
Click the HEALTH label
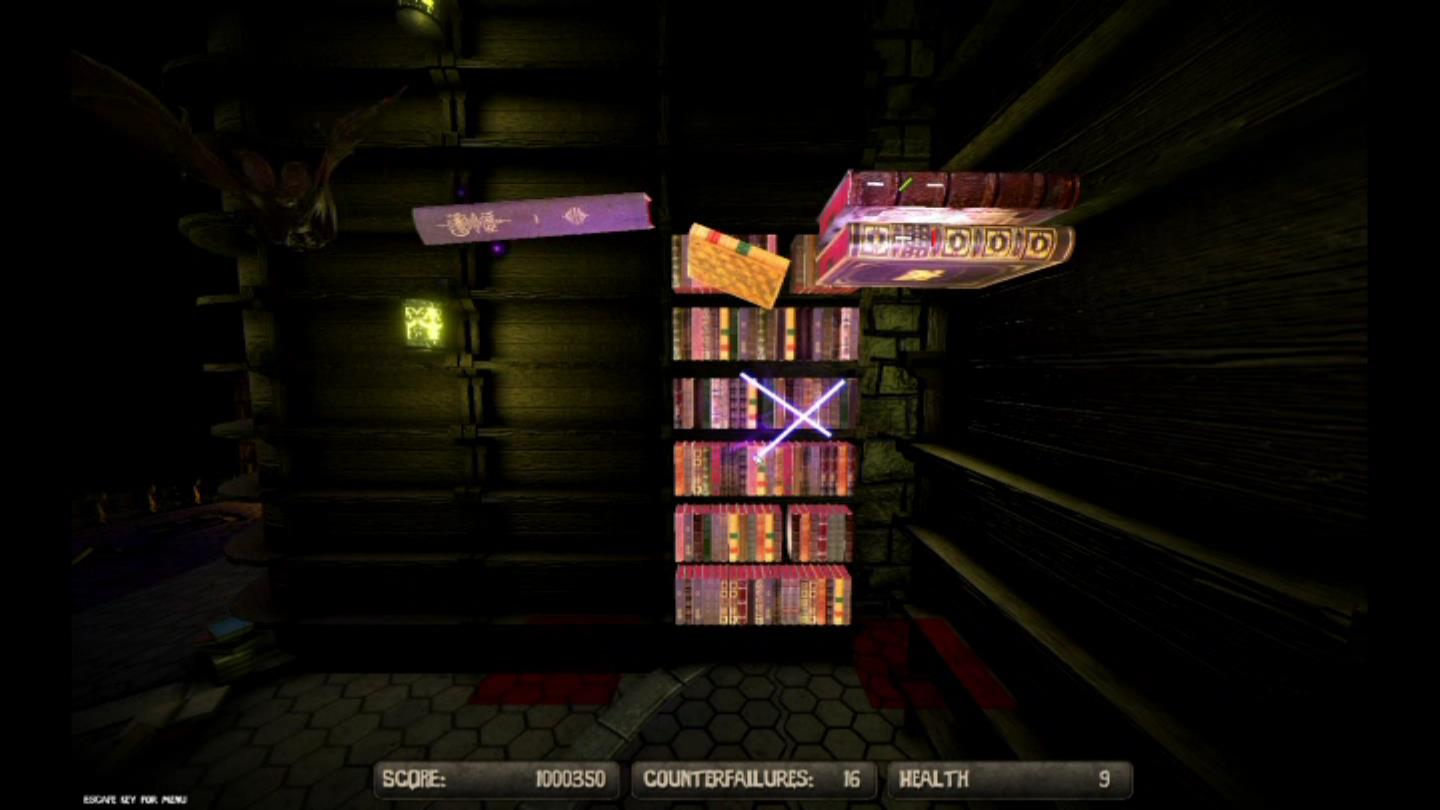click(x=933, y=778)
